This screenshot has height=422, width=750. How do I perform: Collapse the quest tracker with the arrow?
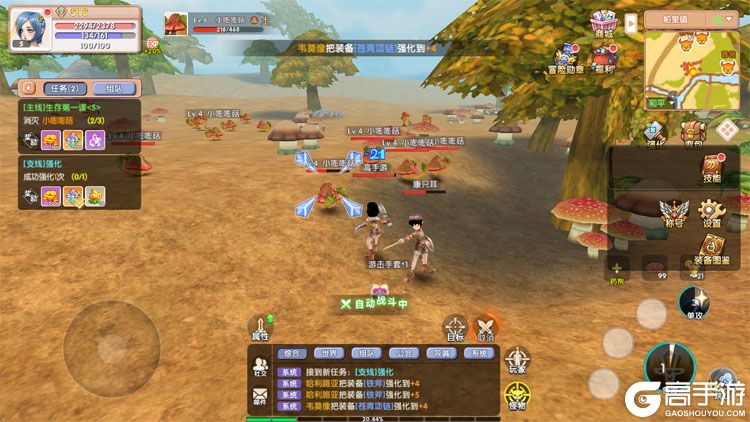pyautogui.click(x=27, y=88)
